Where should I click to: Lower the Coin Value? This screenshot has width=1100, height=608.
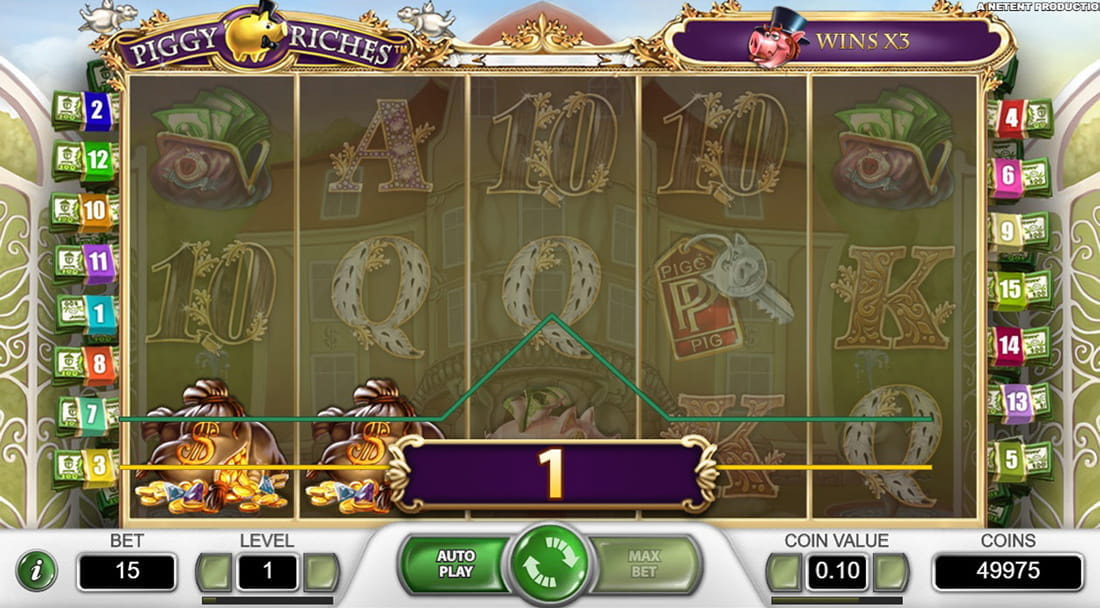click(784, 572)
